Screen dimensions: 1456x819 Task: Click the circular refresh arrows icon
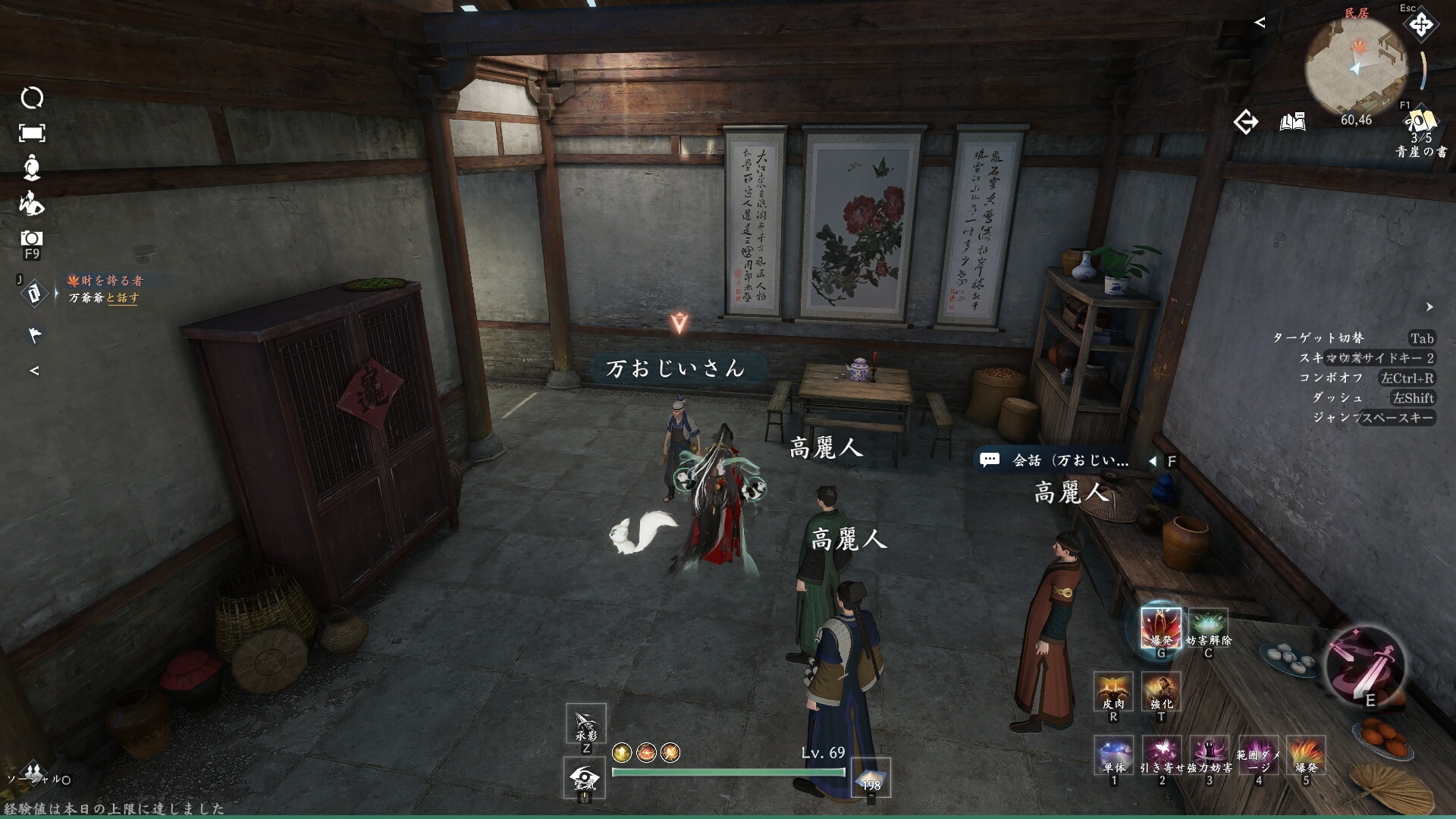[32, 98]
